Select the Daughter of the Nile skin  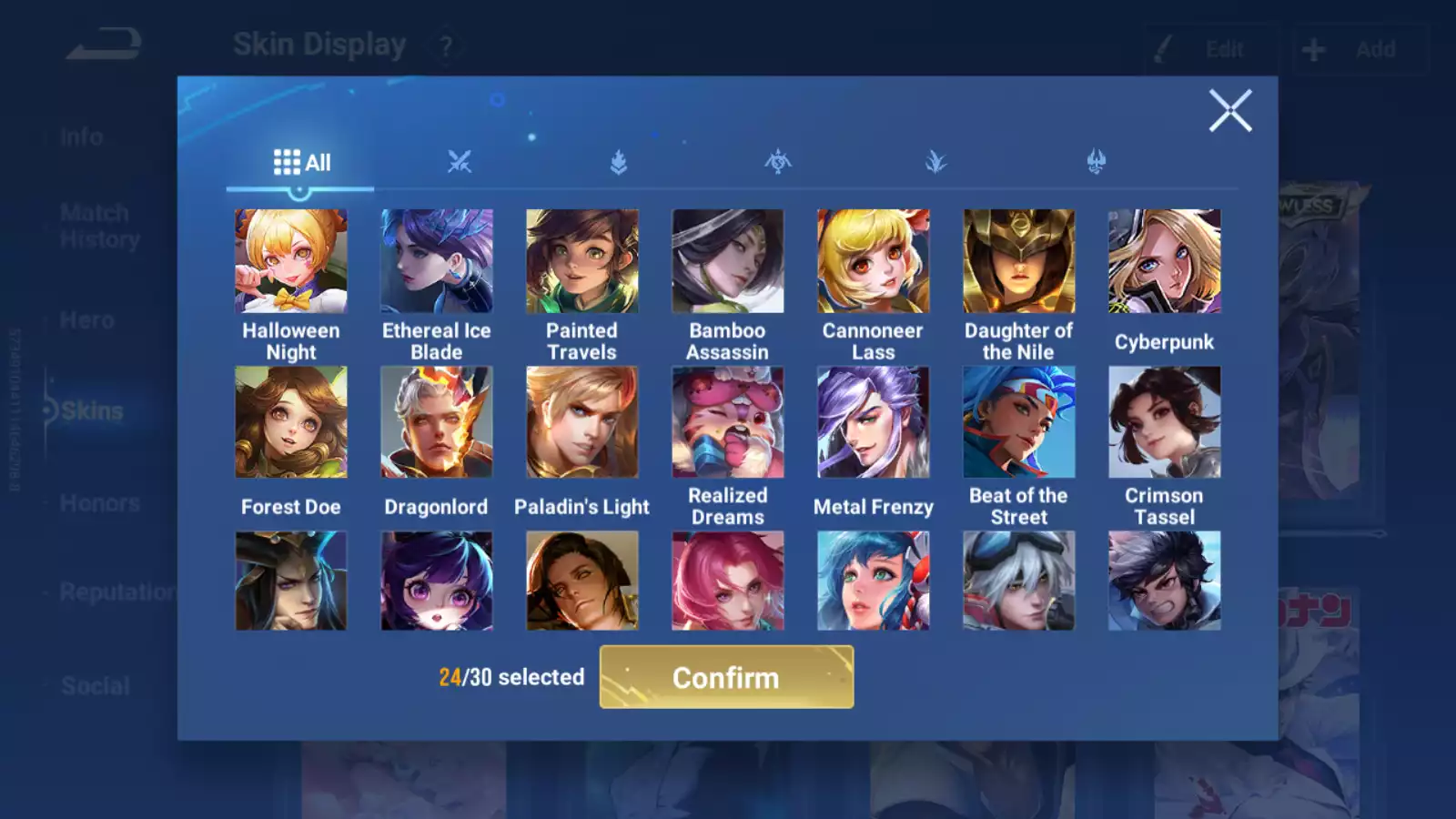(x=1018, y=262)
